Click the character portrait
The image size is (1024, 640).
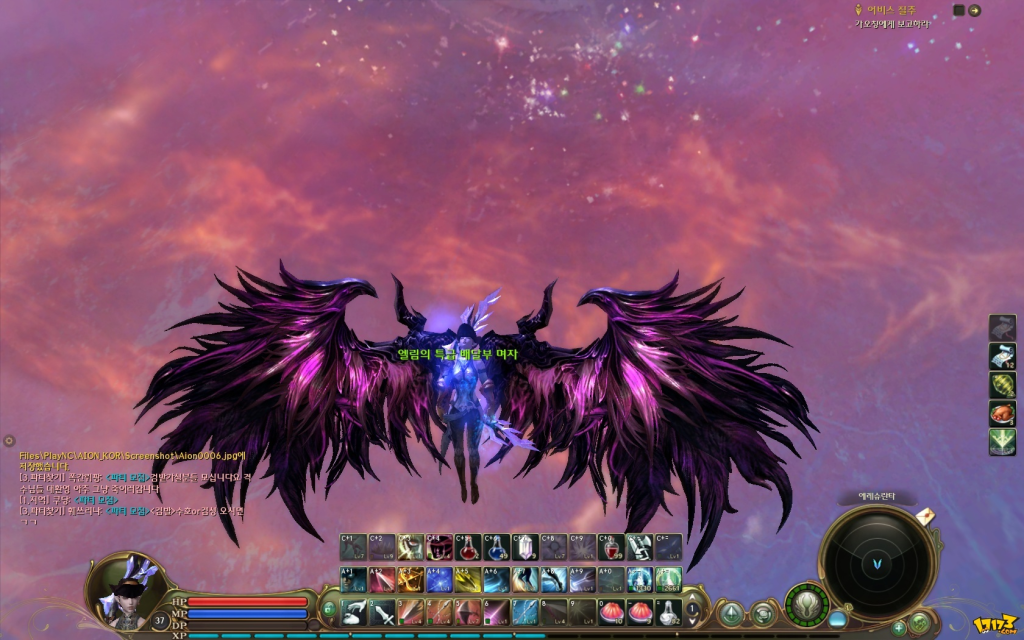125,593
